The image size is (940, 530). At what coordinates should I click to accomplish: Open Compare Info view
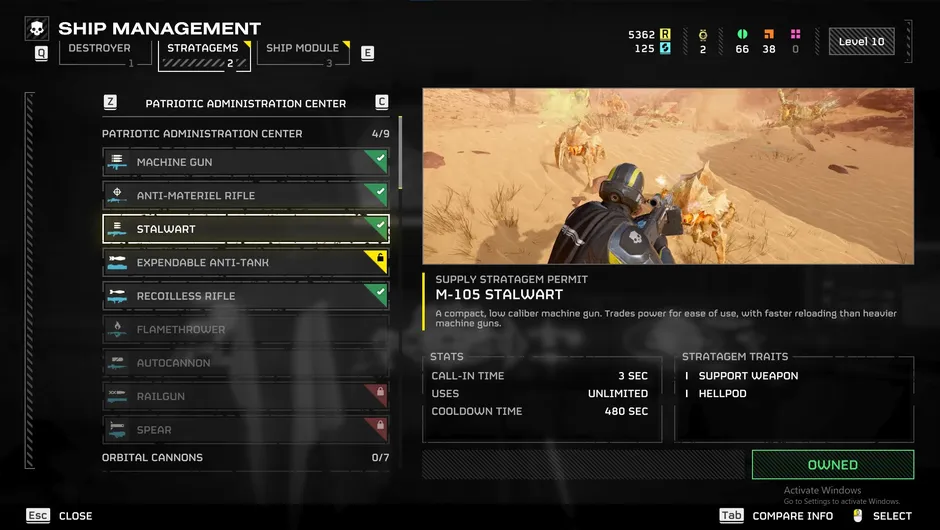[x=777, y=516]
